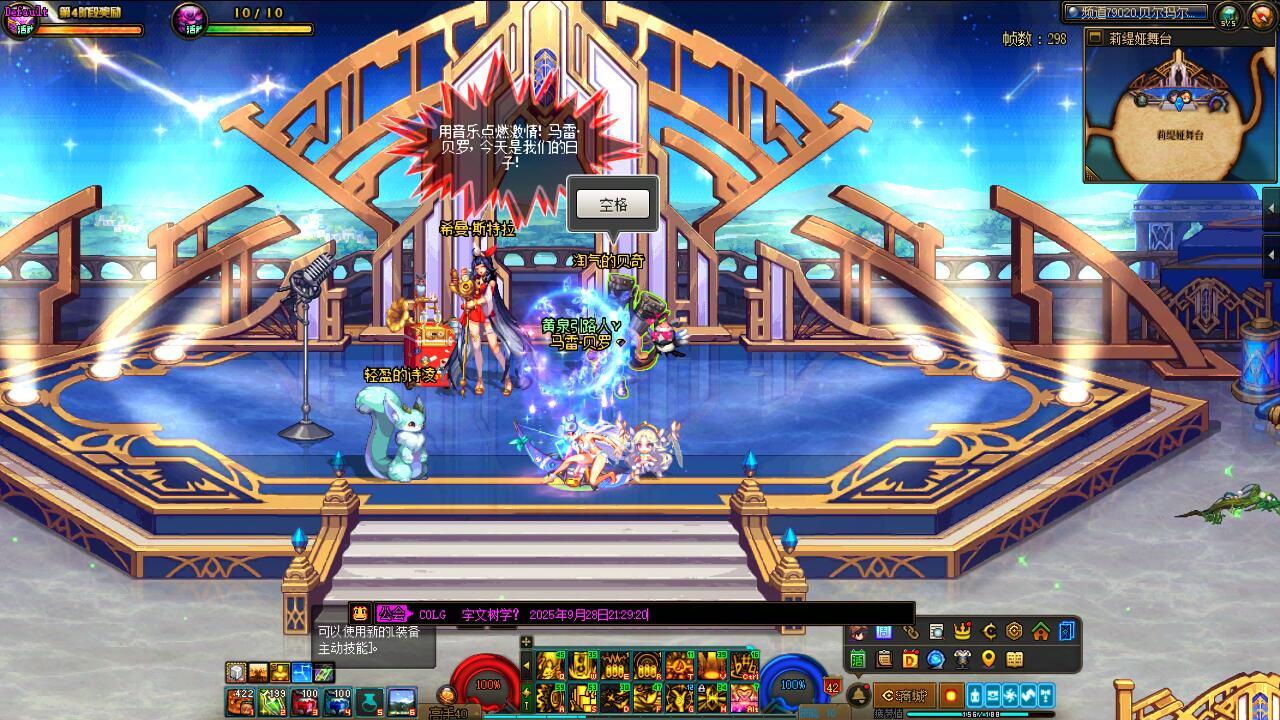Click the SVS round icon

point(1229,15)
